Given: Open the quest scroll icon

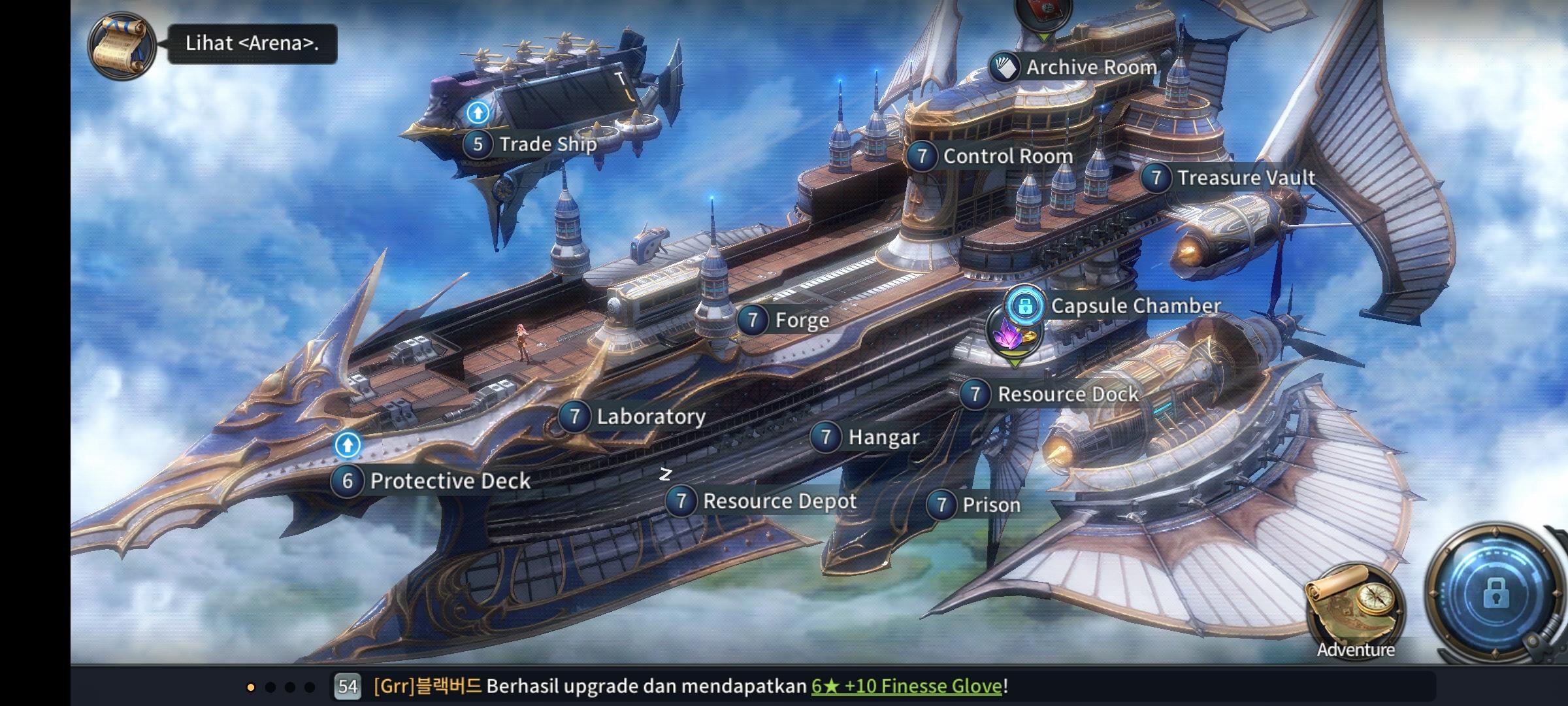Looking at the screenshot, I should click(122, 44).
